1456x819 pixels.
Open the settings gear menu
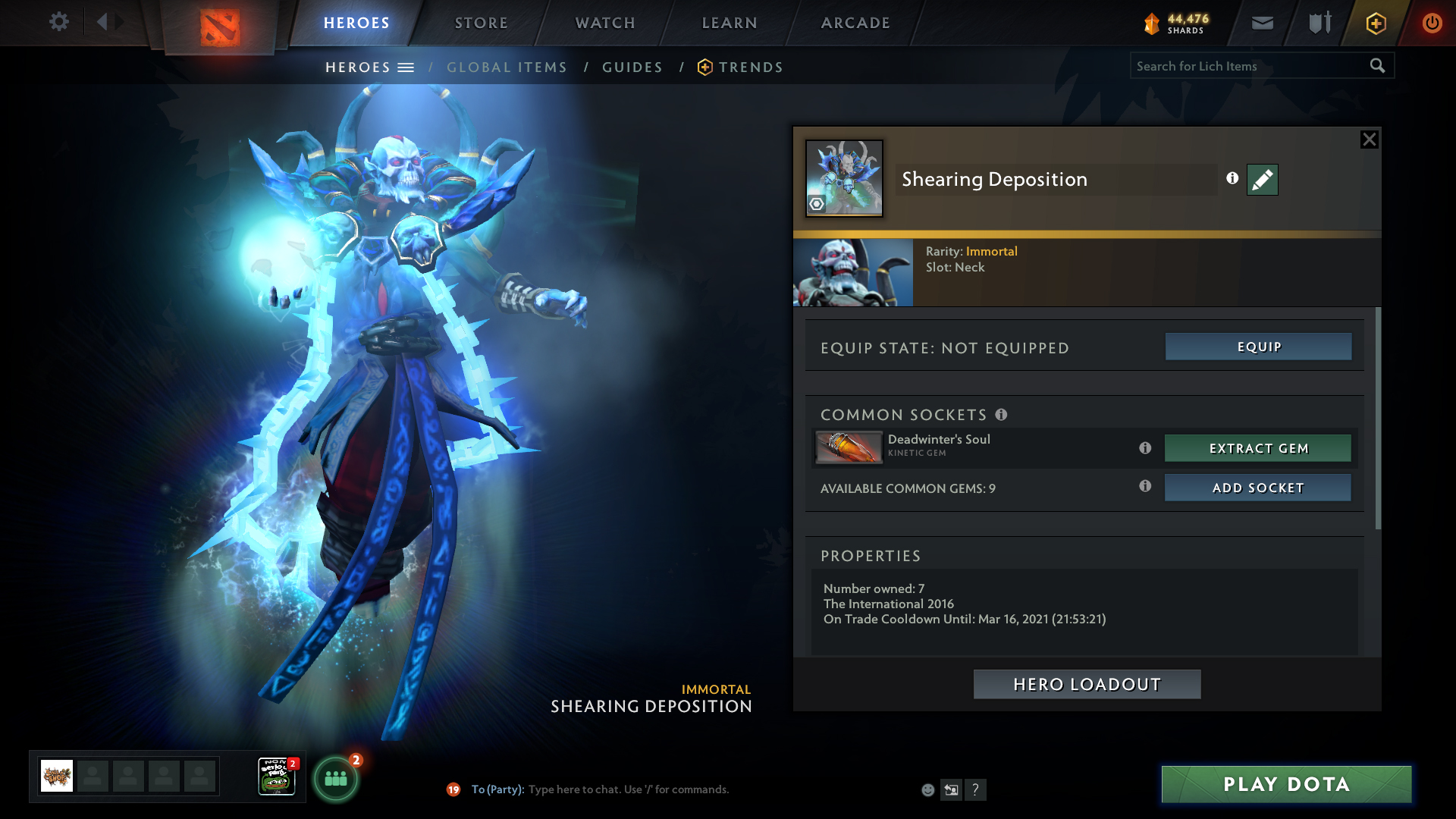[x=59, y=22]
